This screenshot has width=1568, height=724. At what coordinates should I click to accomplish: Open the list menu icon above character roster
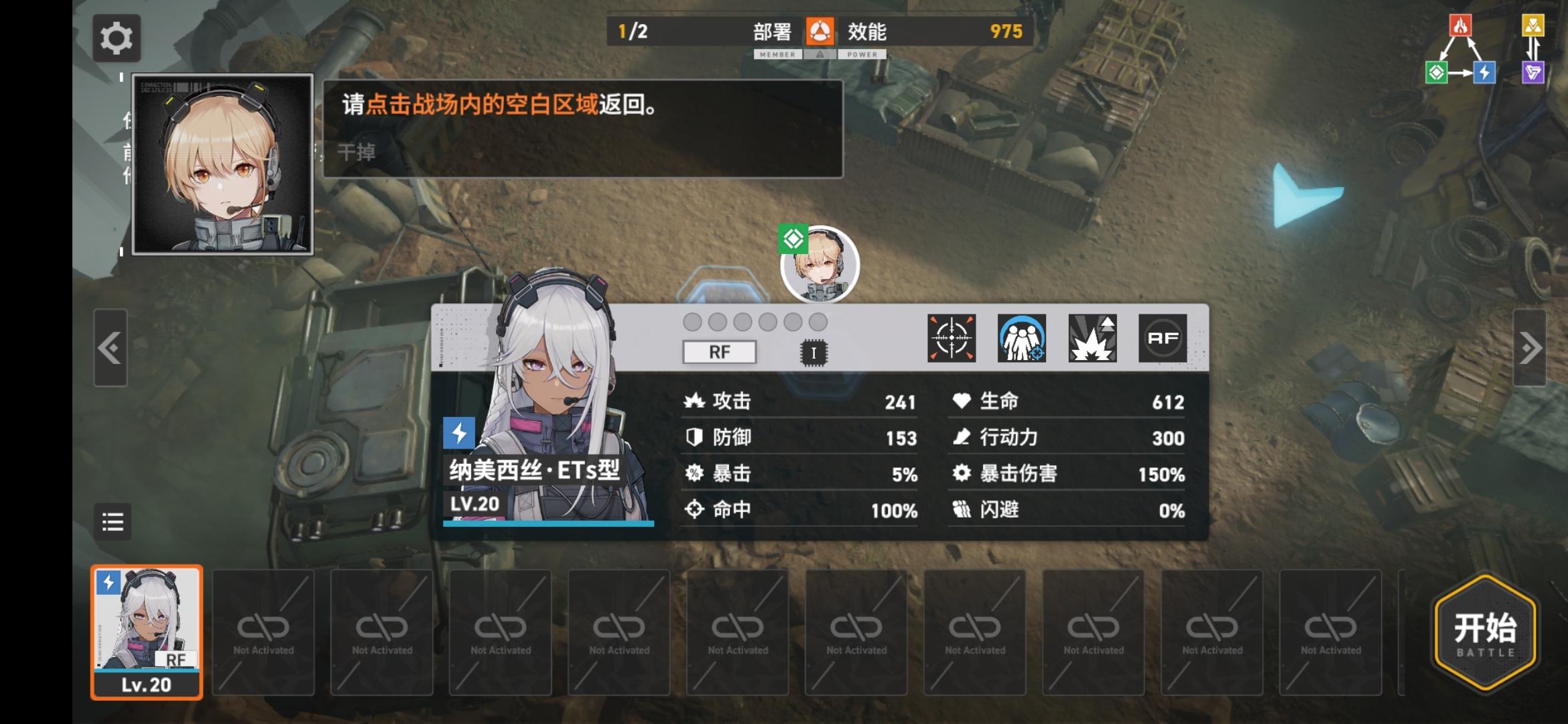[x=112, y=522]
